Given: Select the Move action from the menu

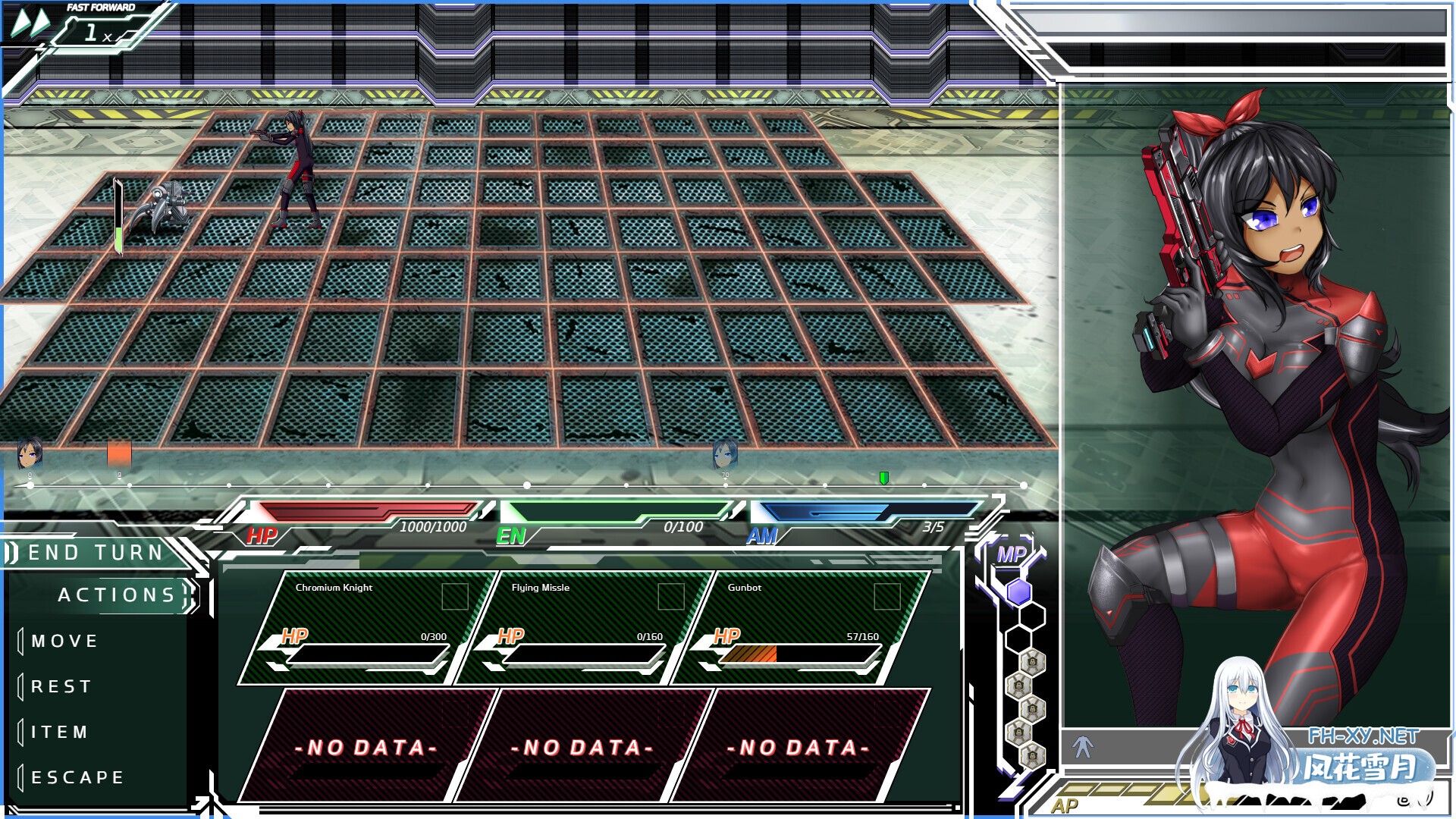Looking at the screenshot, I should 64,640.
